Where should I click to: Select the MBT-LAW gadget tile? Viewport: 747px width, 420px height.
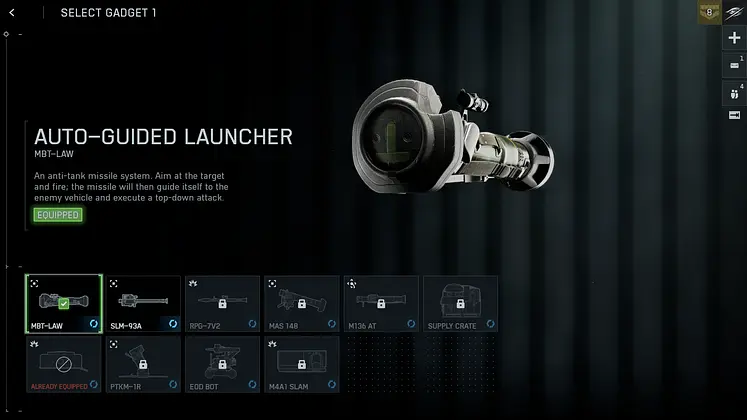pyautogui.click(x=63, y=303)
